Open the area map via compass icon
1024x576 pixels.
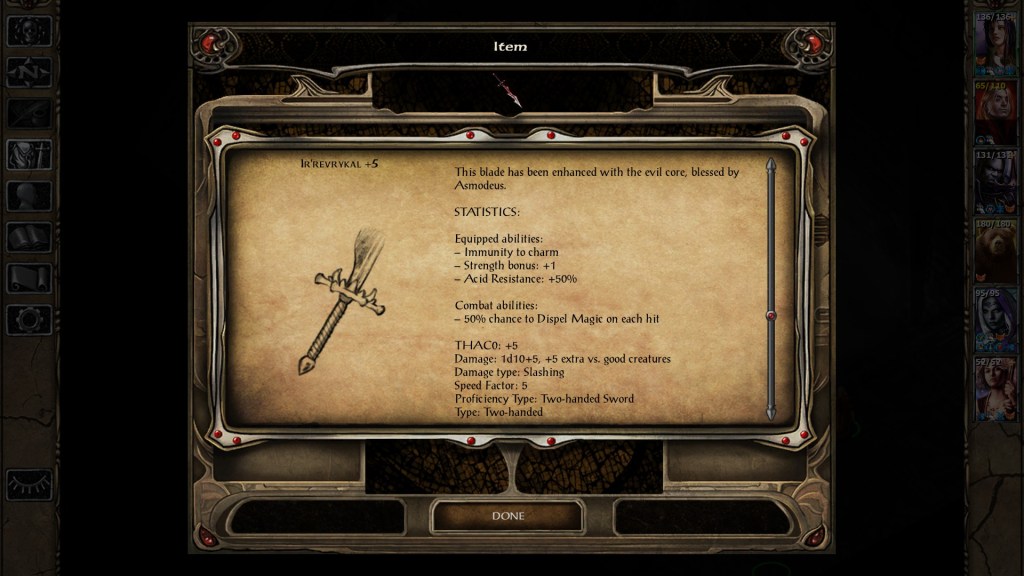(28, 72)
